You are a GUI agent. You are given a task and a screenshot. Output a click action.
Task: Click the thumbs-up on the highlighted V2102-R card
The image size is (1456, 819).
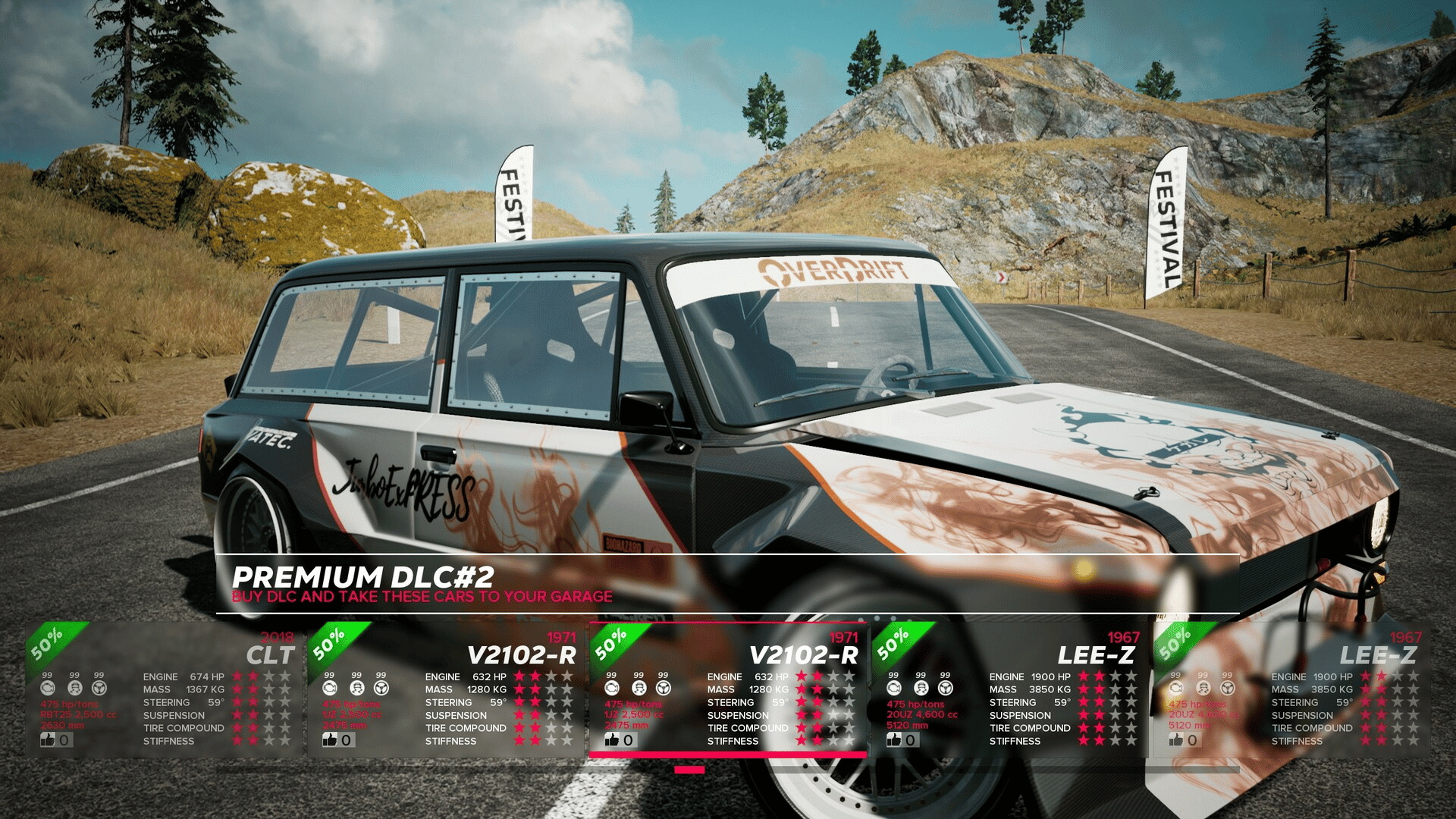point(613,739)
